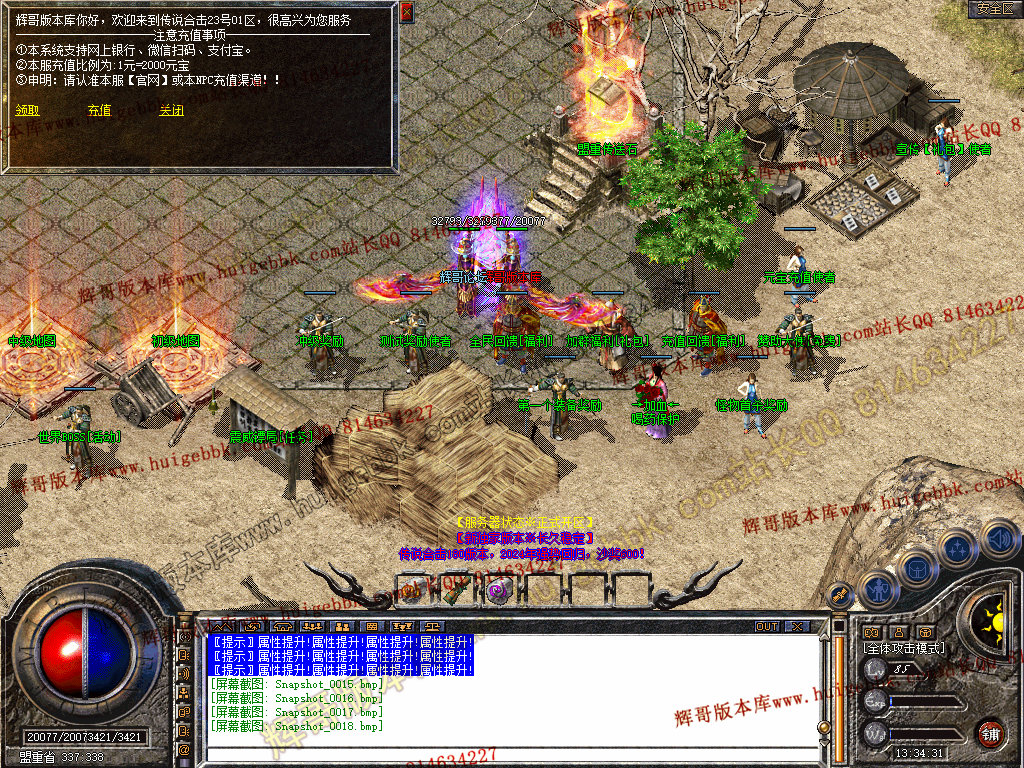Open the skills sparkle round button

tap(959, 548)
